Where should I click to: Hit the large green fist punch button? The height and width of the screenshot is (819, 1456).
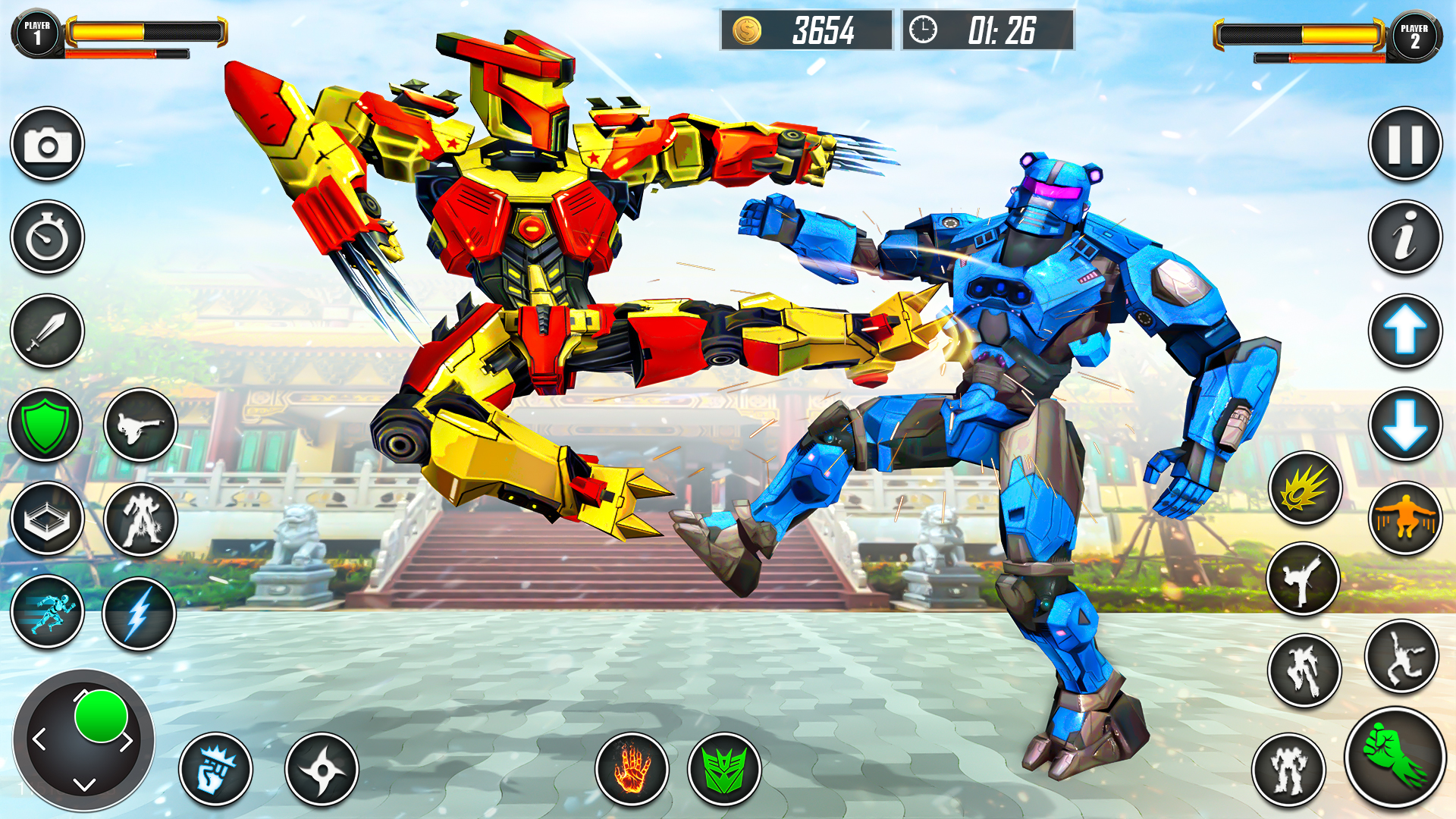(x=1395, y=757)
